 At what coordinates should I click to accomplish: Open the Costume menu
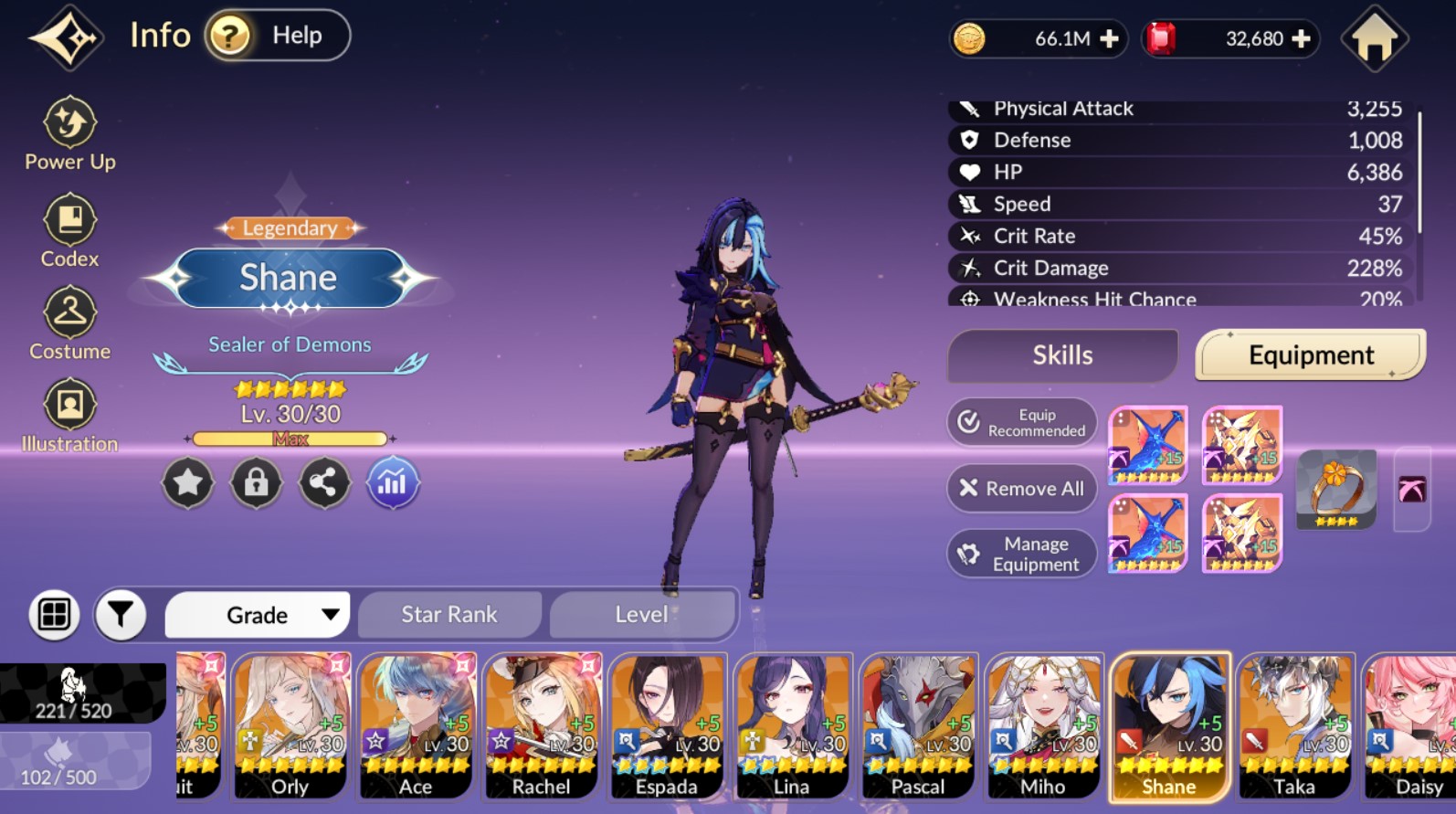tap(69, 323)
